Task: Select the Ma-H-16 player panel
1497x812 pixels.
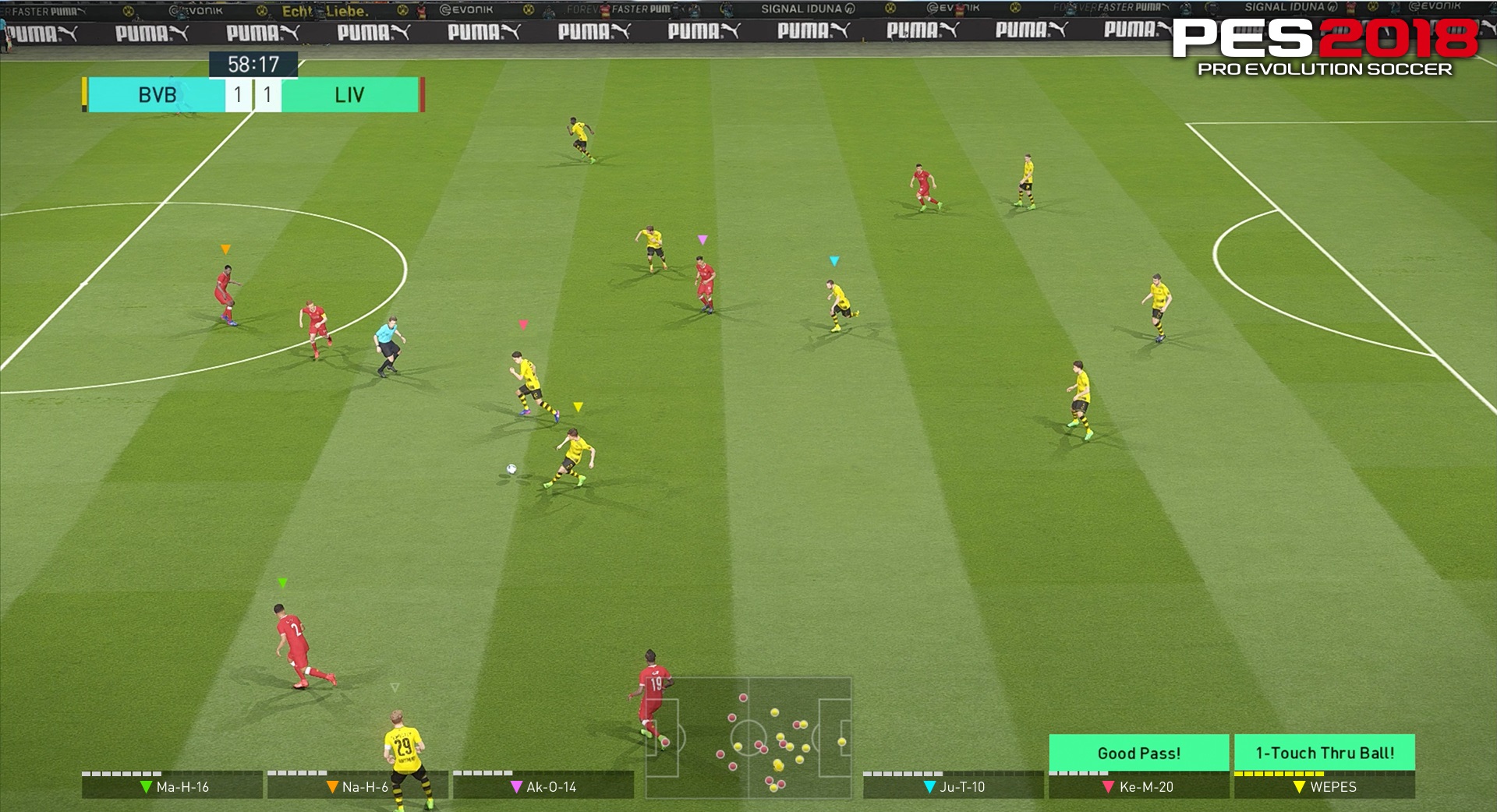Action: click(172, 786)
